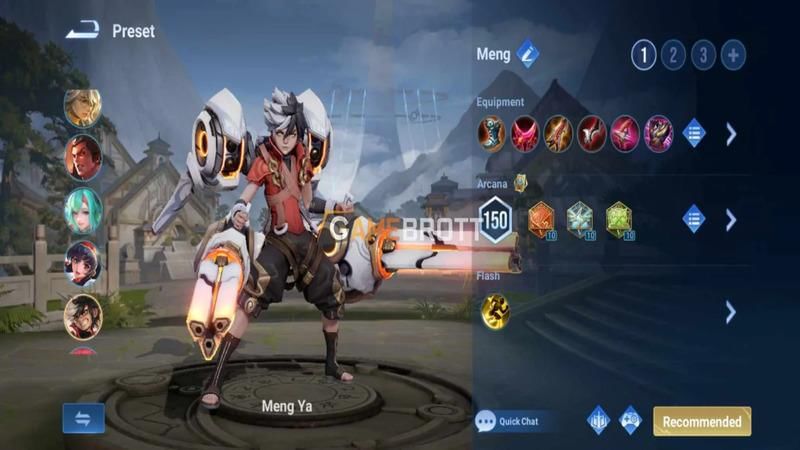Add a new preset slot
800x450 pixels.
733,55
